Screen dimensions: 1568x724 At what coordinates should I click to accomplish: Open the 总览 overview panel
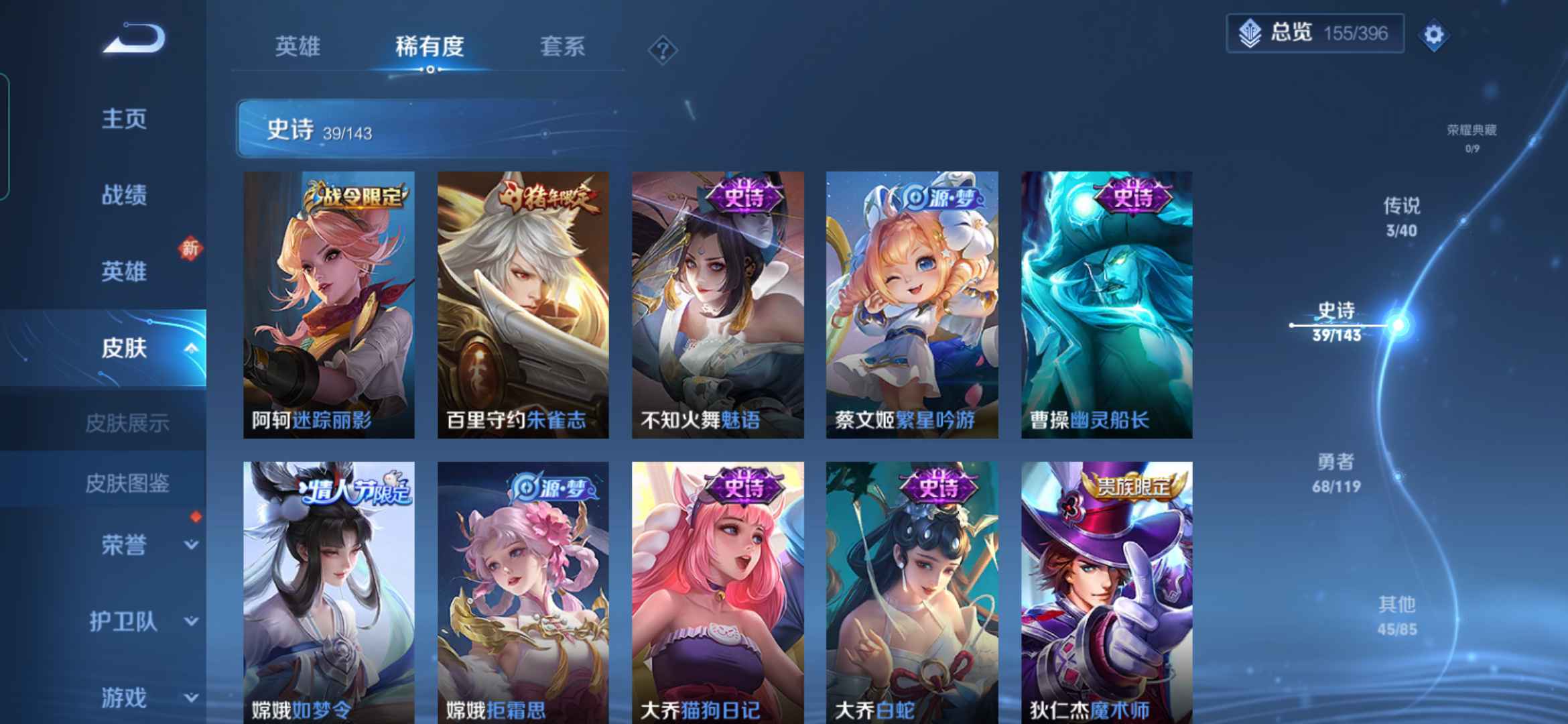1313,34
